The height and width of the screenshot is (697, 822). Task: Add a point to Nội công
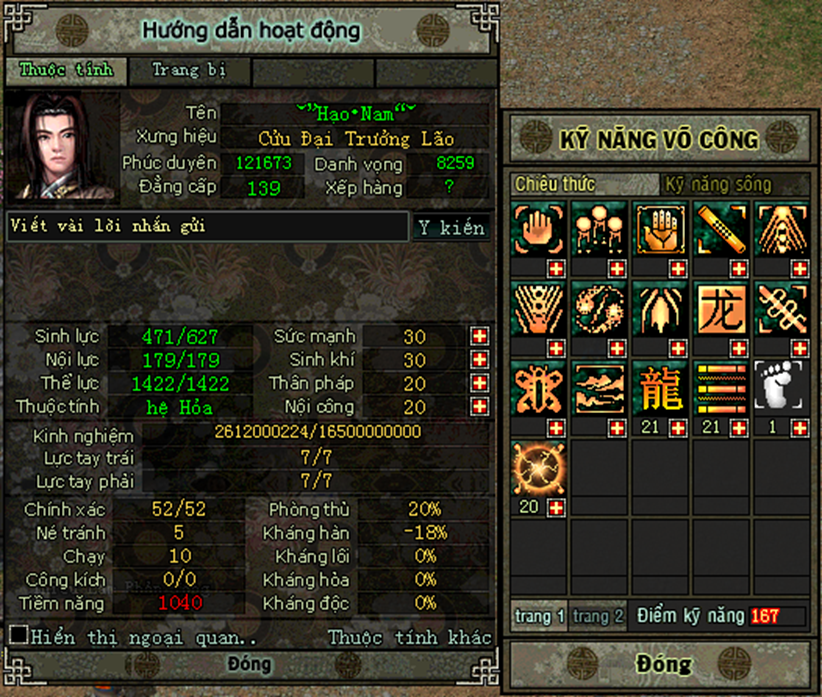pyautogui.click(x=480, y=407)
